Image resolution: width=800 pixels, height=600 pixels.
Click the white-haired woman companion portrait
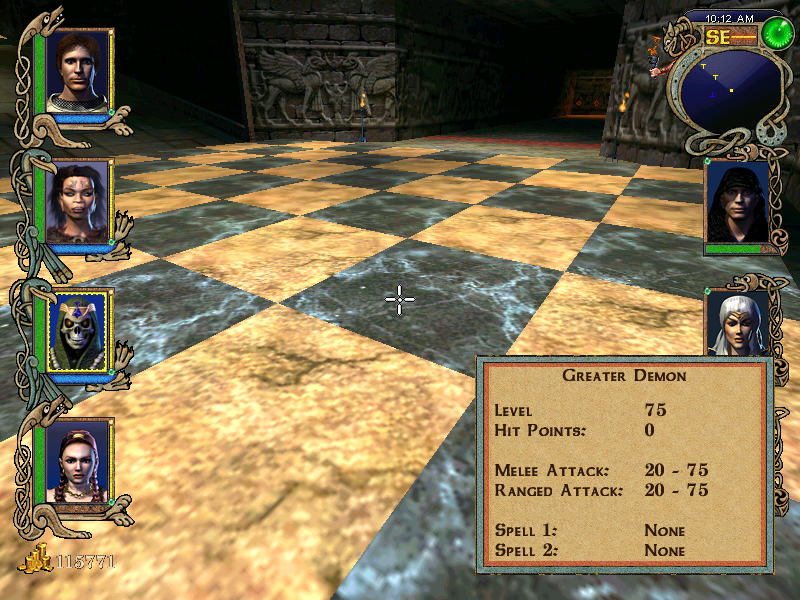[738, 324]
